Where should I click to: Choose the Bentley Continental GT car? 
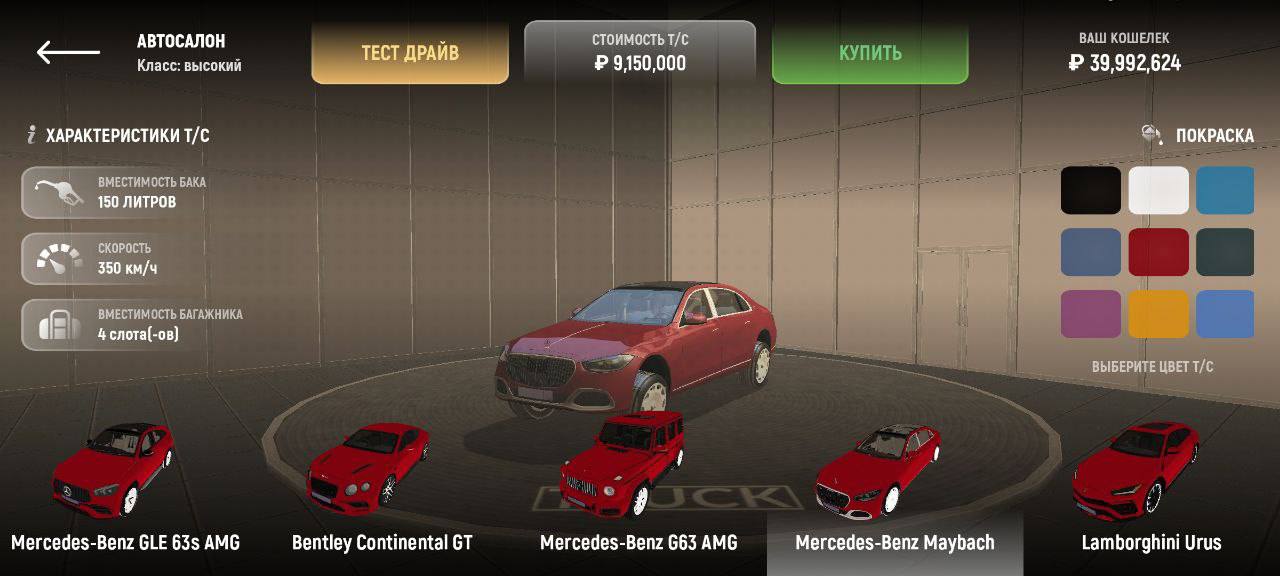(381, 490)
